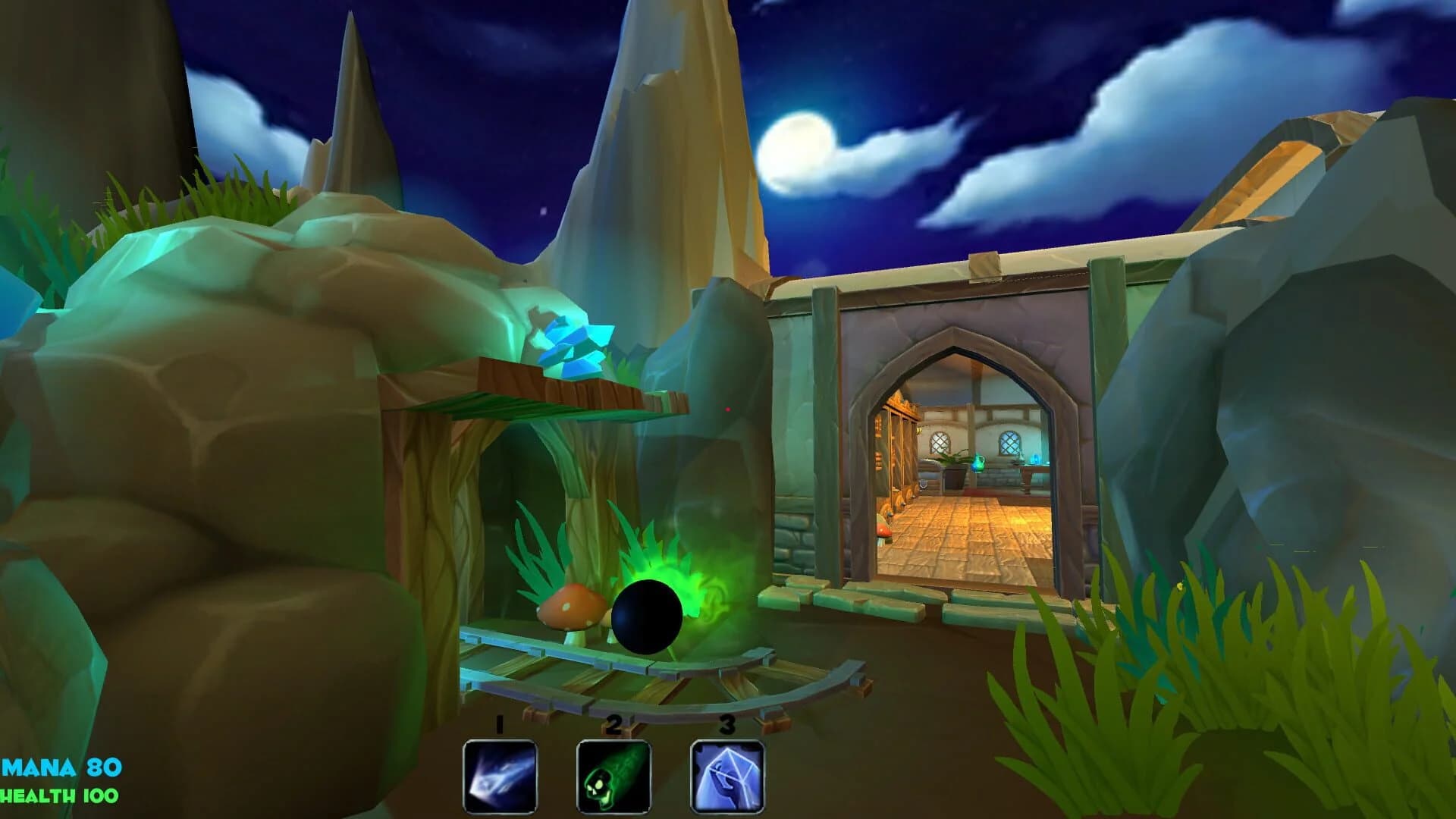This screenshot has height=819, width=1456.
Task: Click the orange mushroom beside the rails
Action: 570,607
